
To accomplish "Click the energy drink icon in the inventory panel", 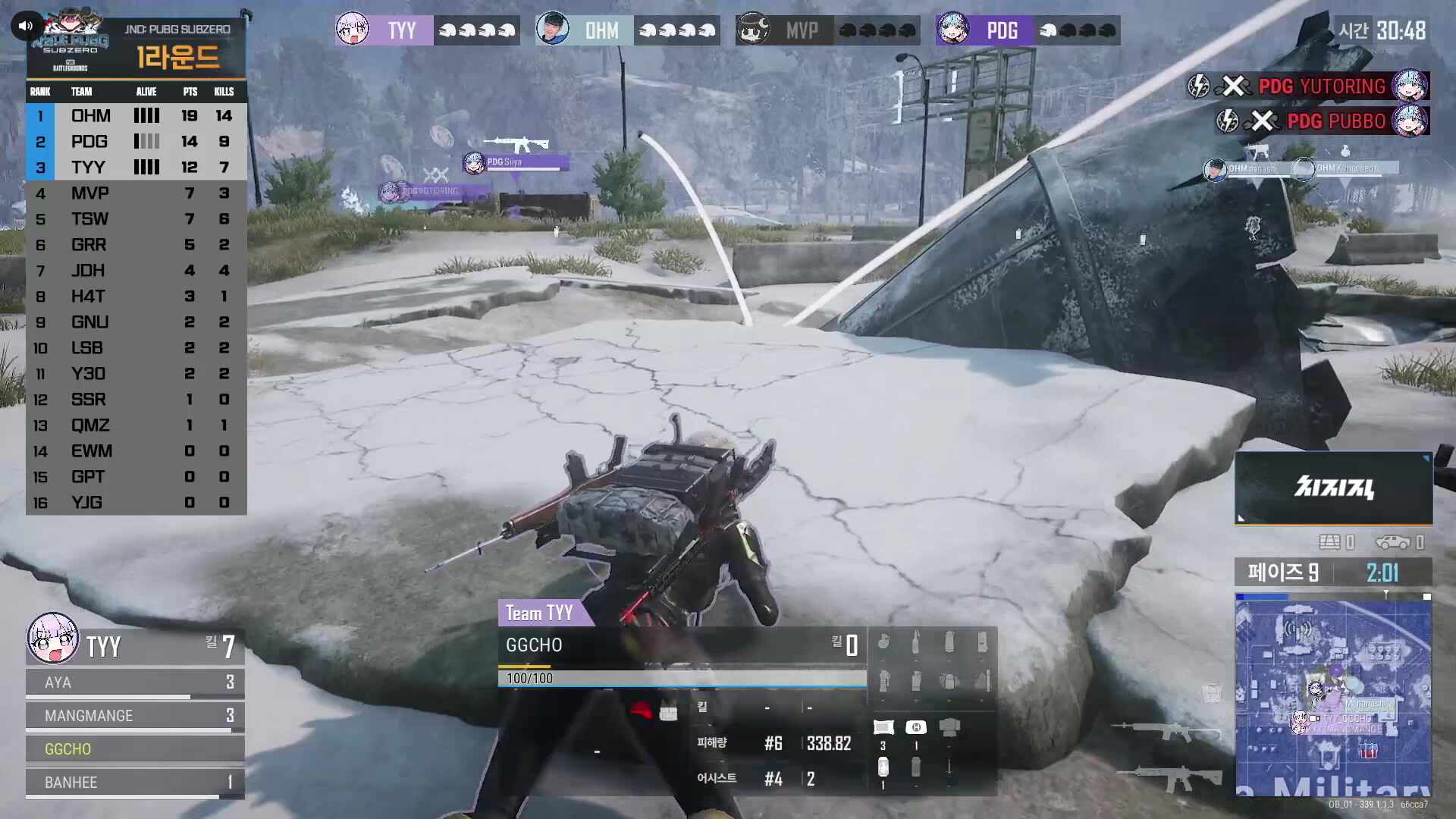I will click(883, 767).
